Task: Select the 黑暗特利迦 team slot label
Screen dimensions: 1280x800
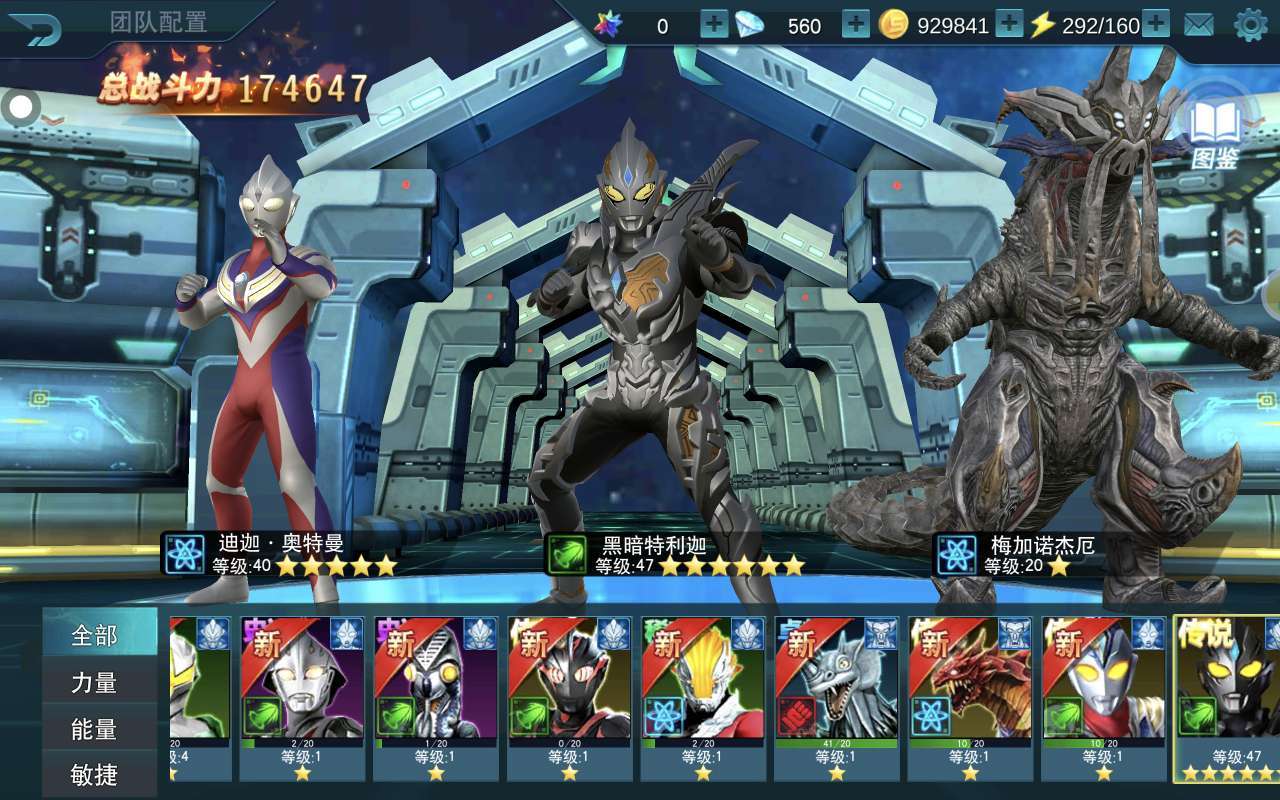Action: (675, 554)
